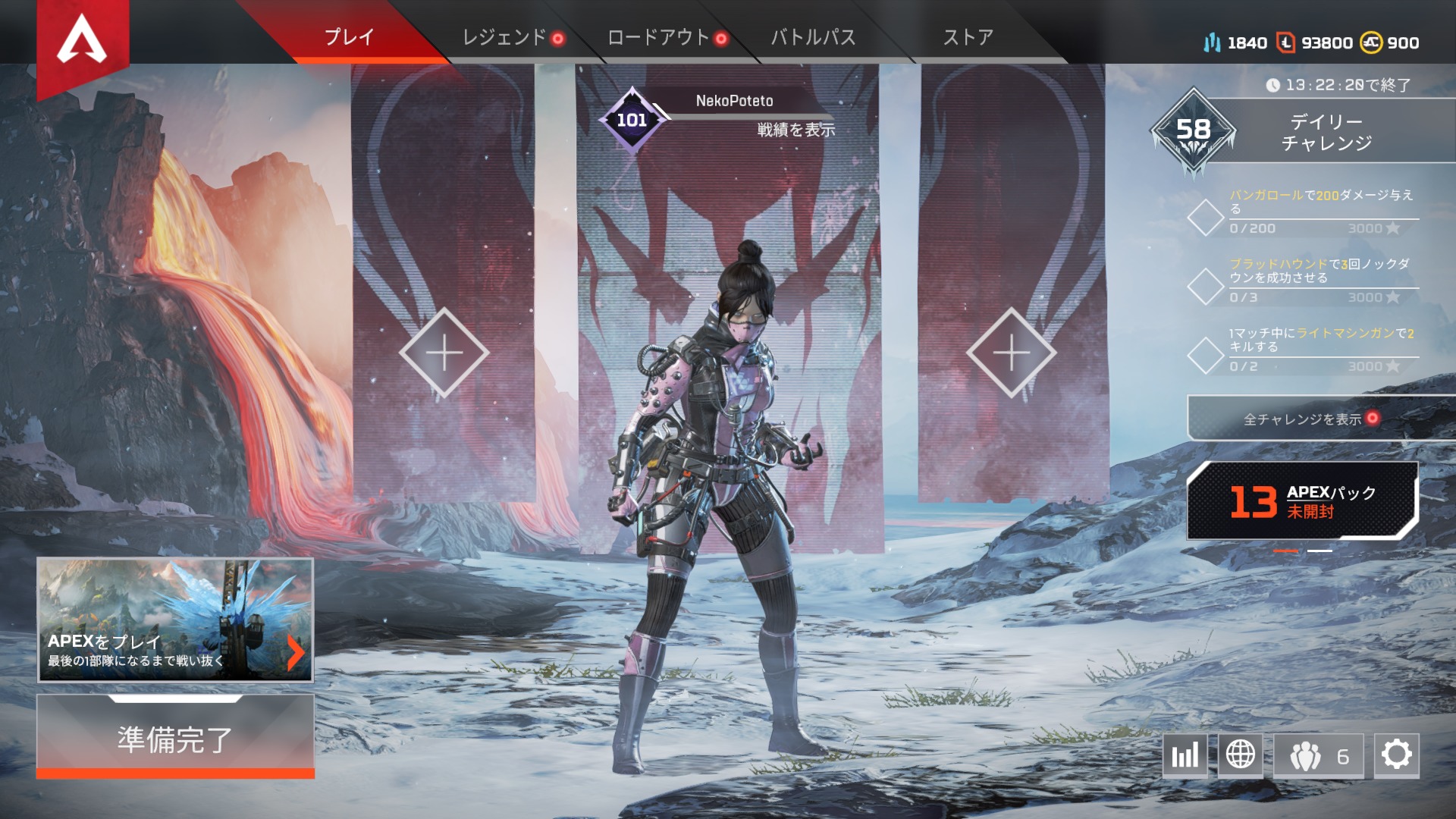The image size is (1456, 819).
Task: Open the gear settings menu
Action: (x=1396, y=755)
